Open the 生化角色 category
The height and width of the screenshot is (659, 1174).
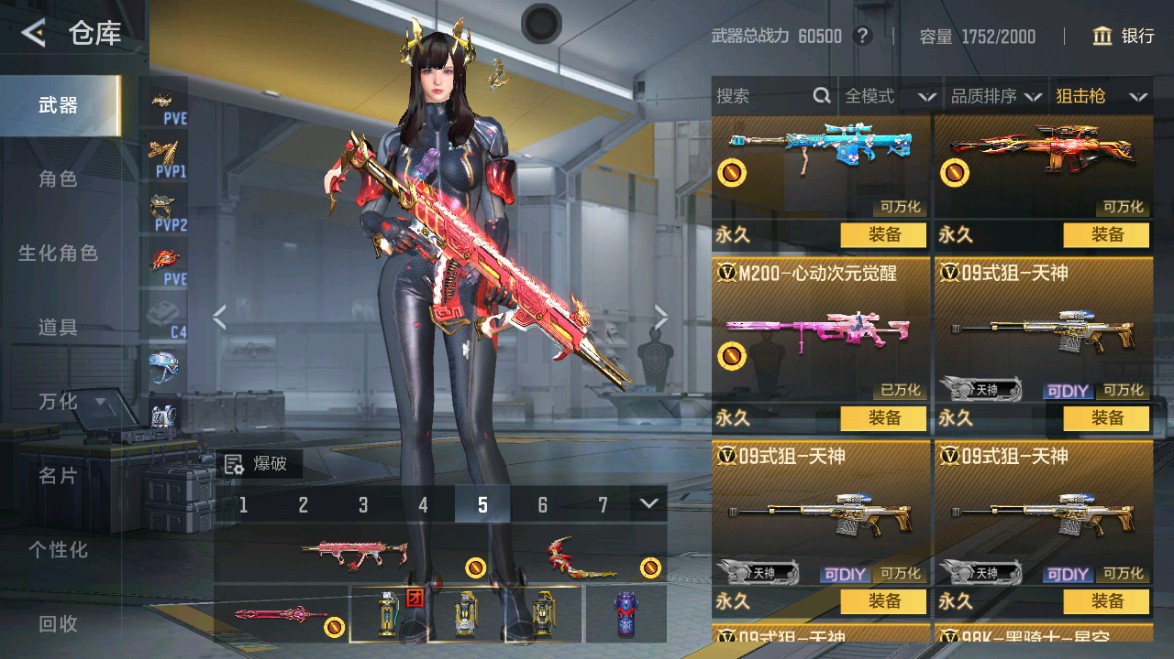[58, 253]
